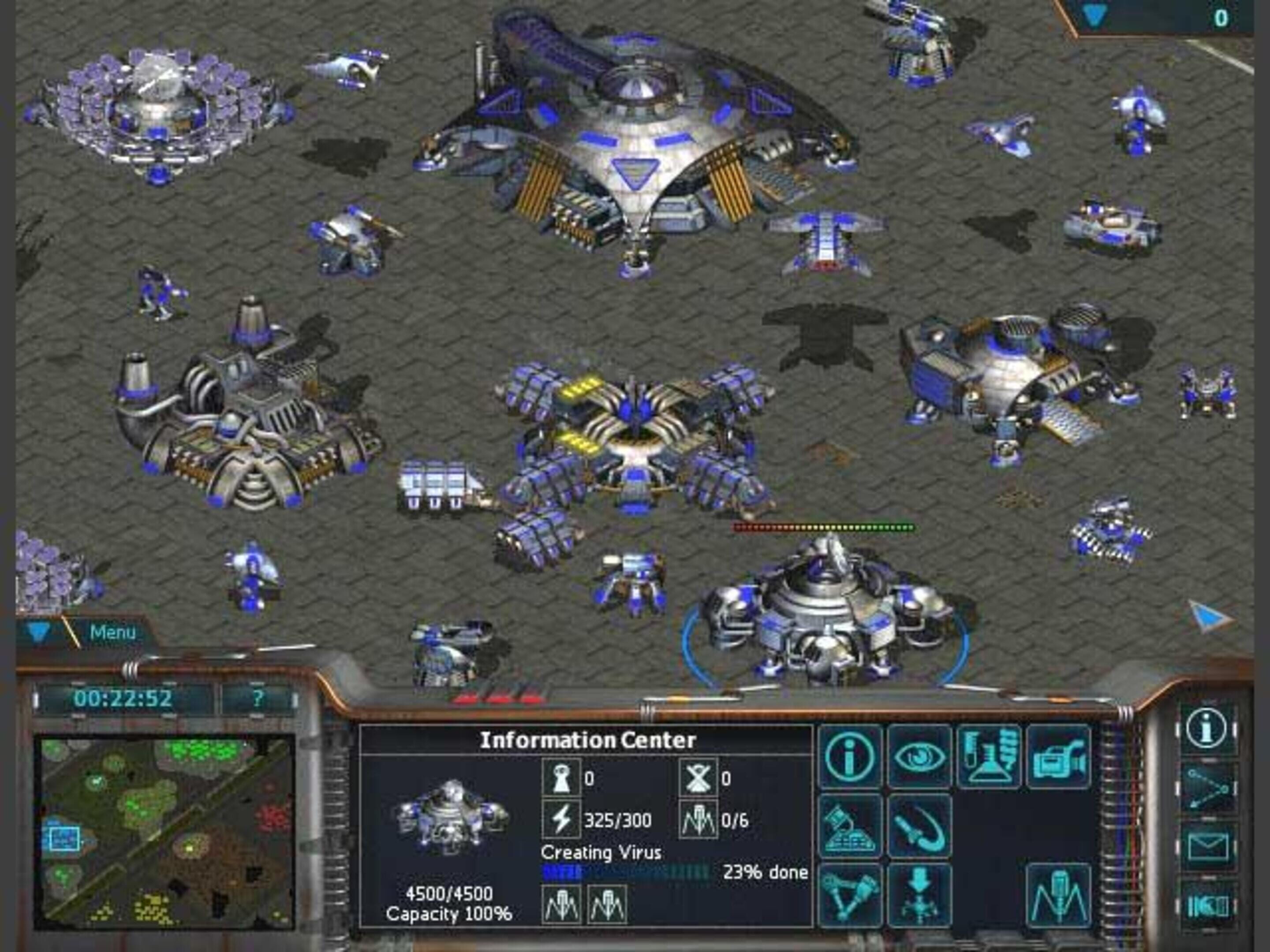Click the down-arrow landing unit icon
This screenshot has height=952, width=1270.
920,896
